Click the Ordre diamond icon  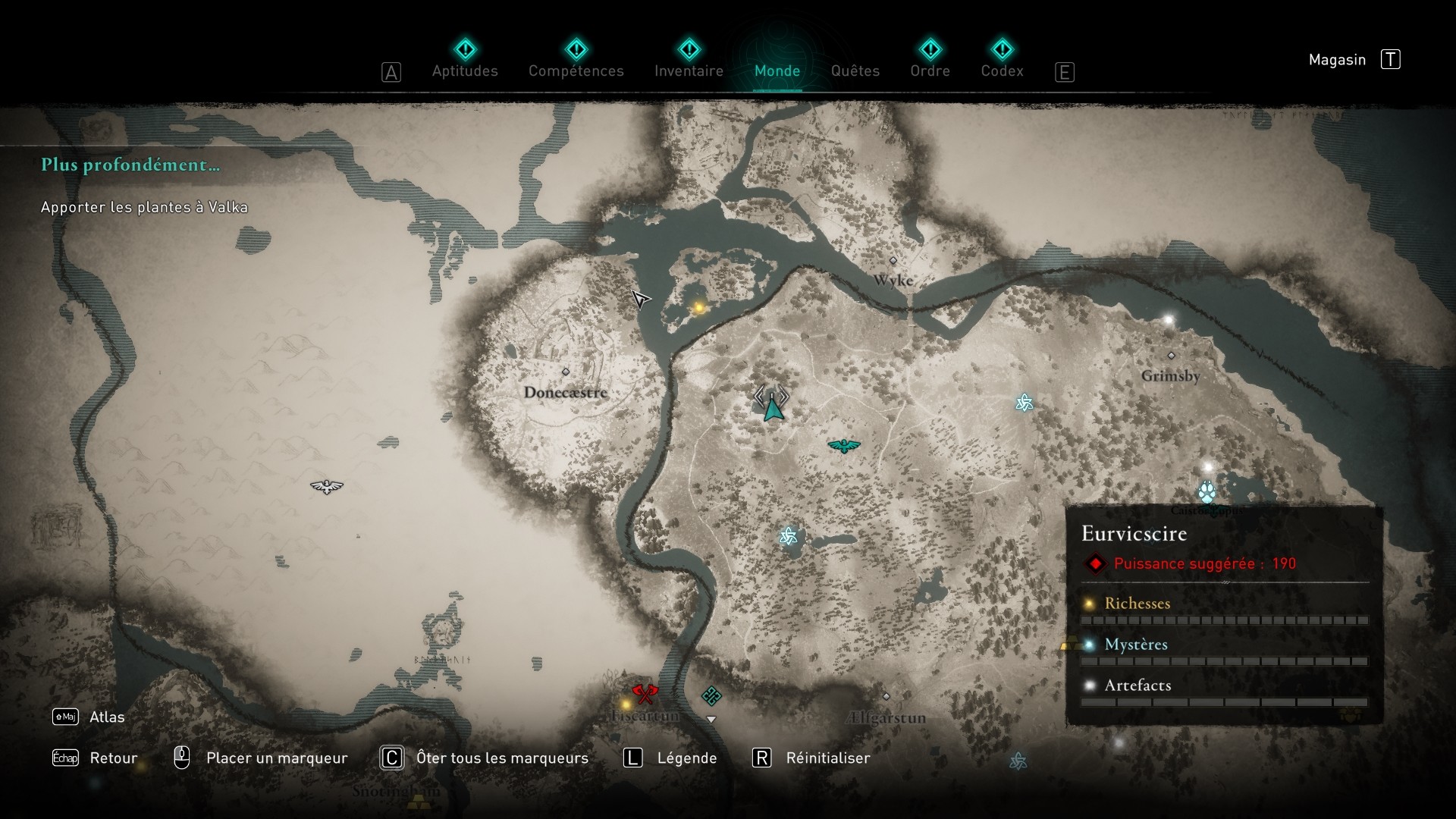click(932, 50)
